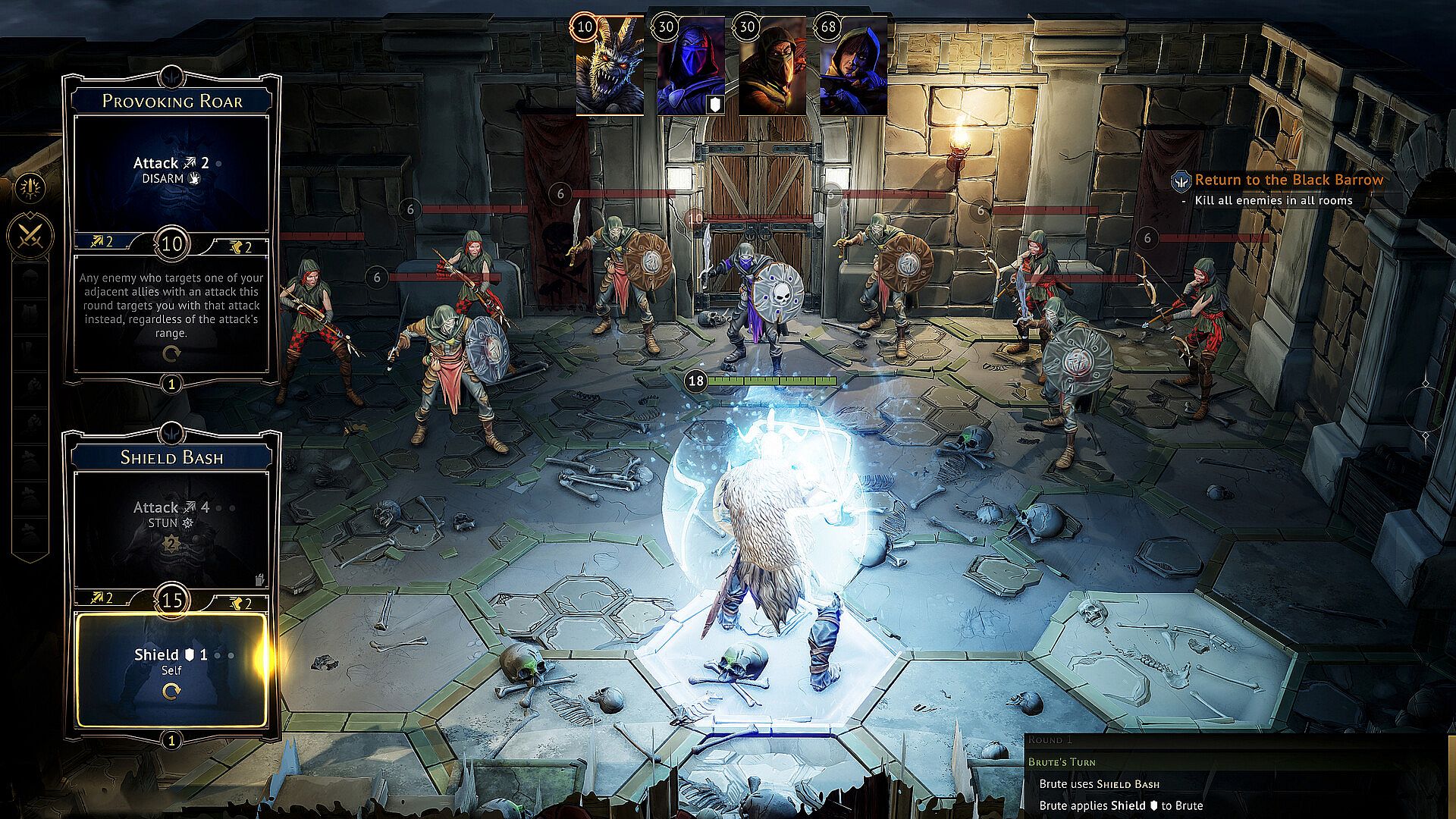Select the Brute portrait with initiative 10
1456x819 pixels.
pos(610,68)
